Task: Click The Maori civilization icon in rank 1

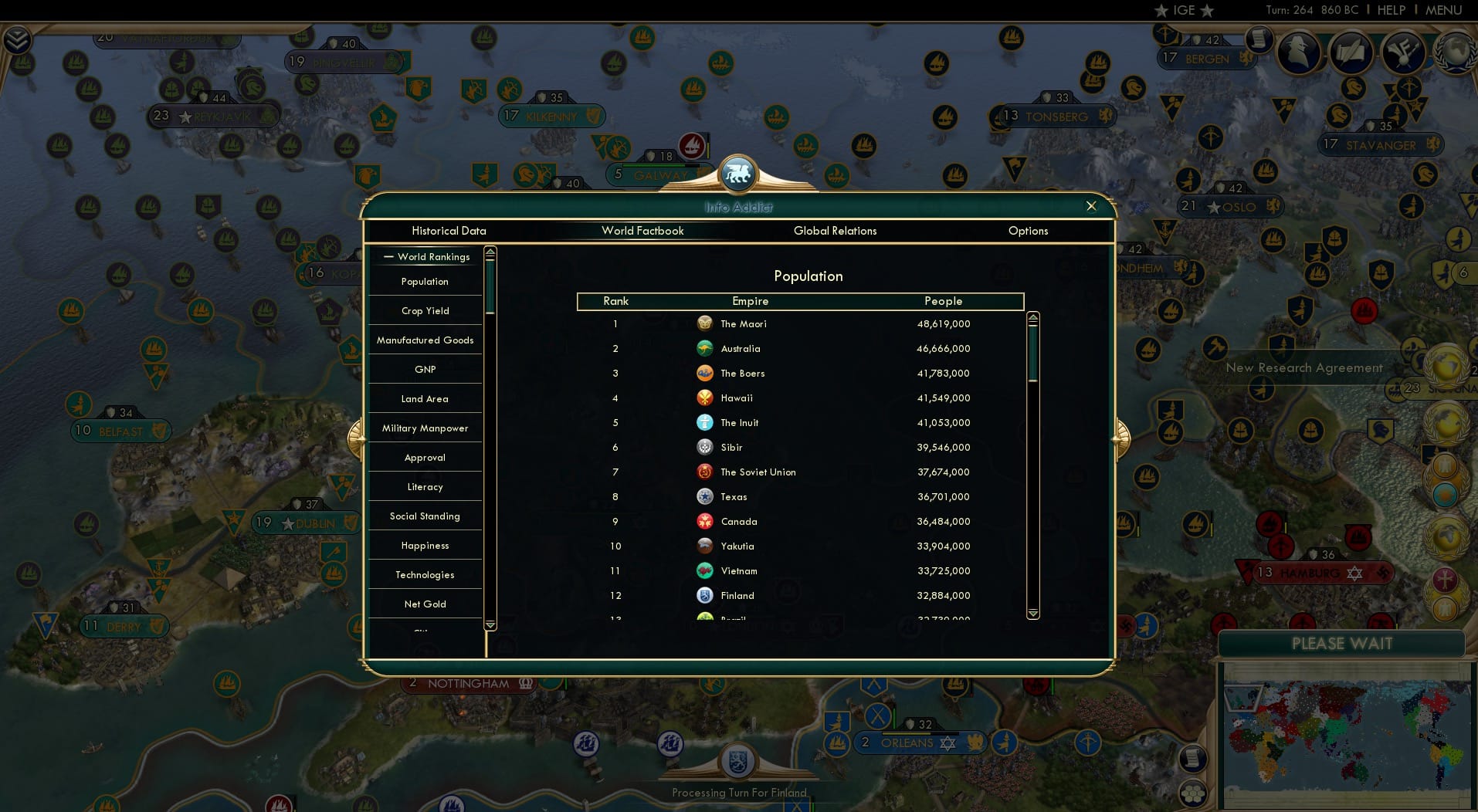Action: click(x=705, y=323)
